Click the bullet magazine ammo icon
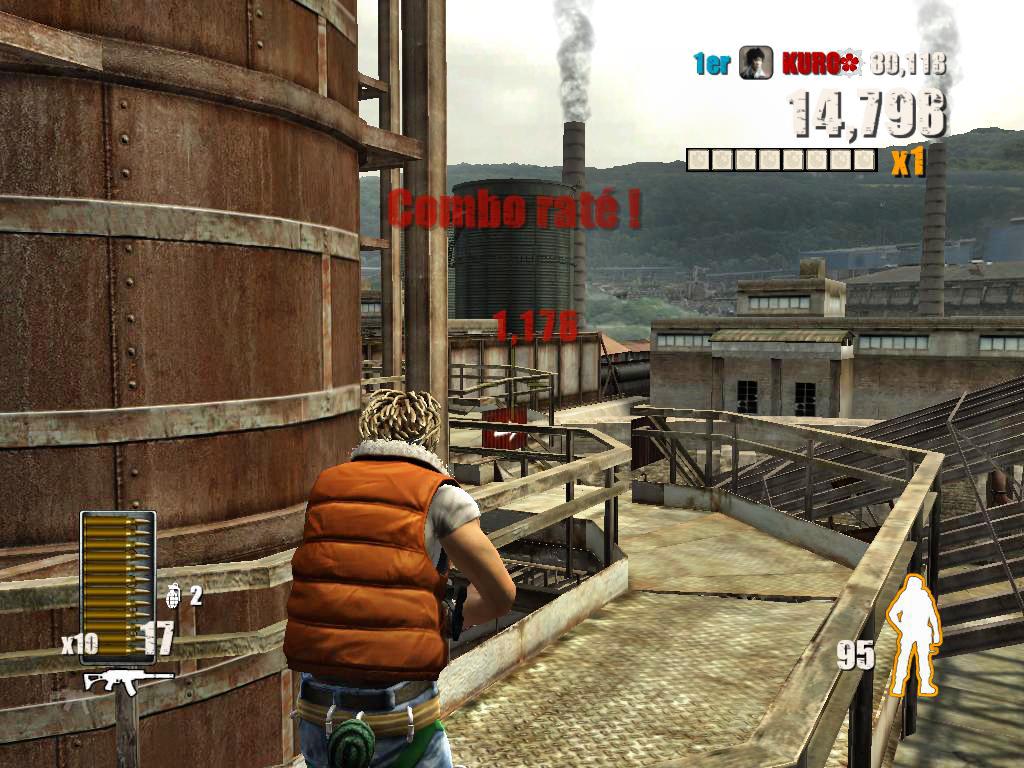The image size is (1024, 768). coord(118,582)
